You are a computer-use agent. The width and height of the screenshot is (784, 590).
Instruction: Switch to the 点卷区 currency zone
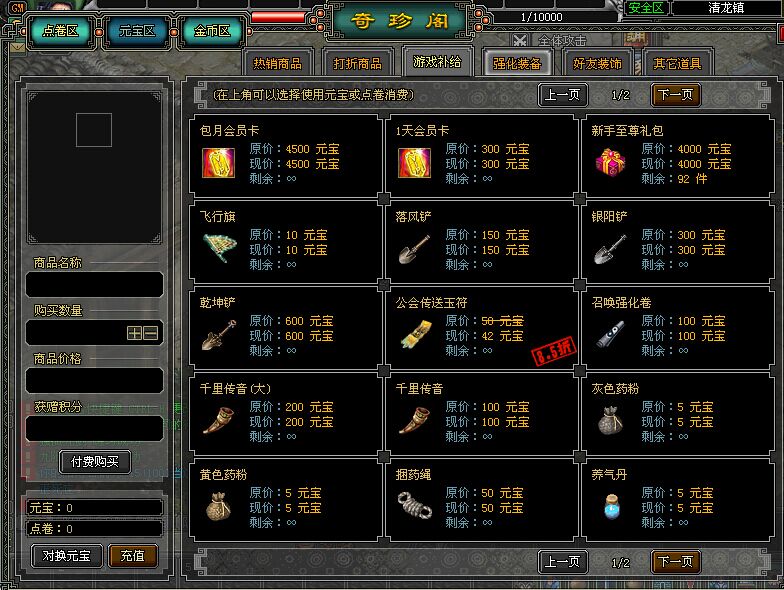point(60,31)
